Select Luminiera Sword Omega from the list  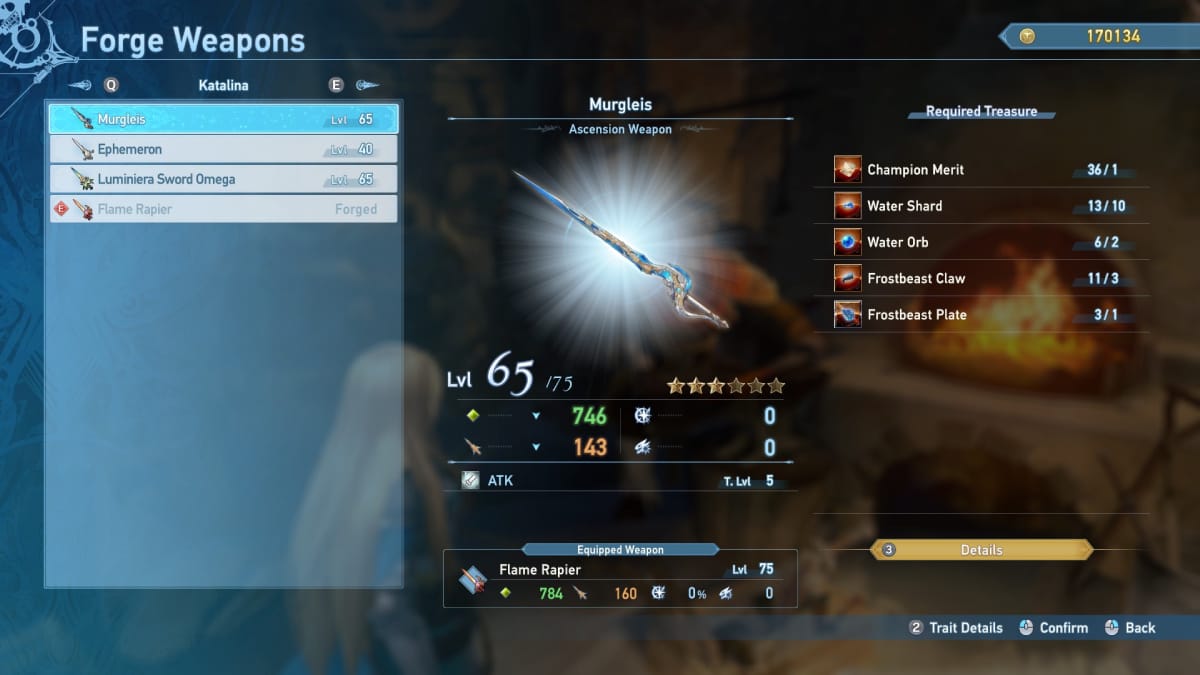pos(223,180)
